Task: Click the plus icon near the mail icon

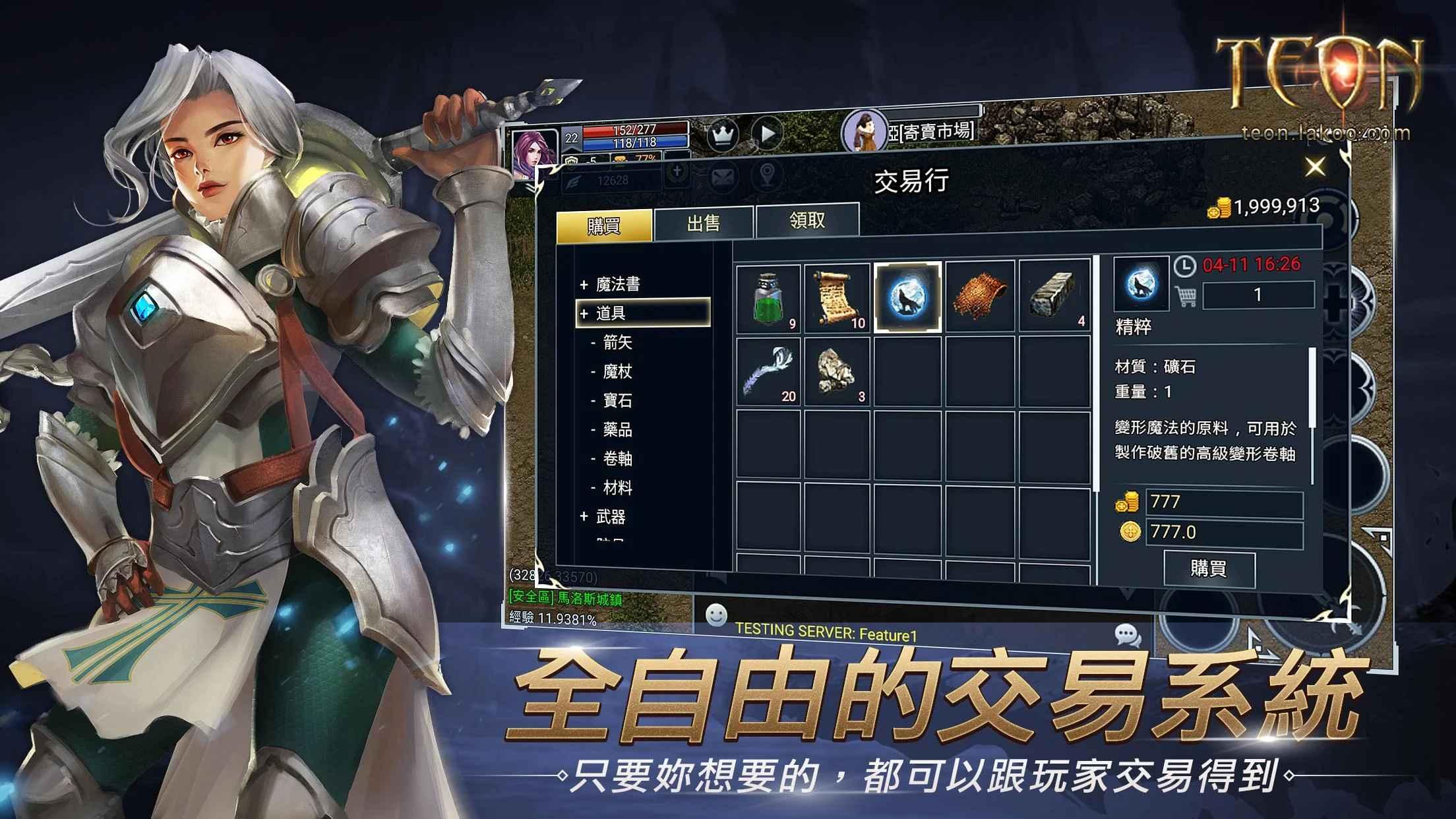Action: [x=677, y=171]
